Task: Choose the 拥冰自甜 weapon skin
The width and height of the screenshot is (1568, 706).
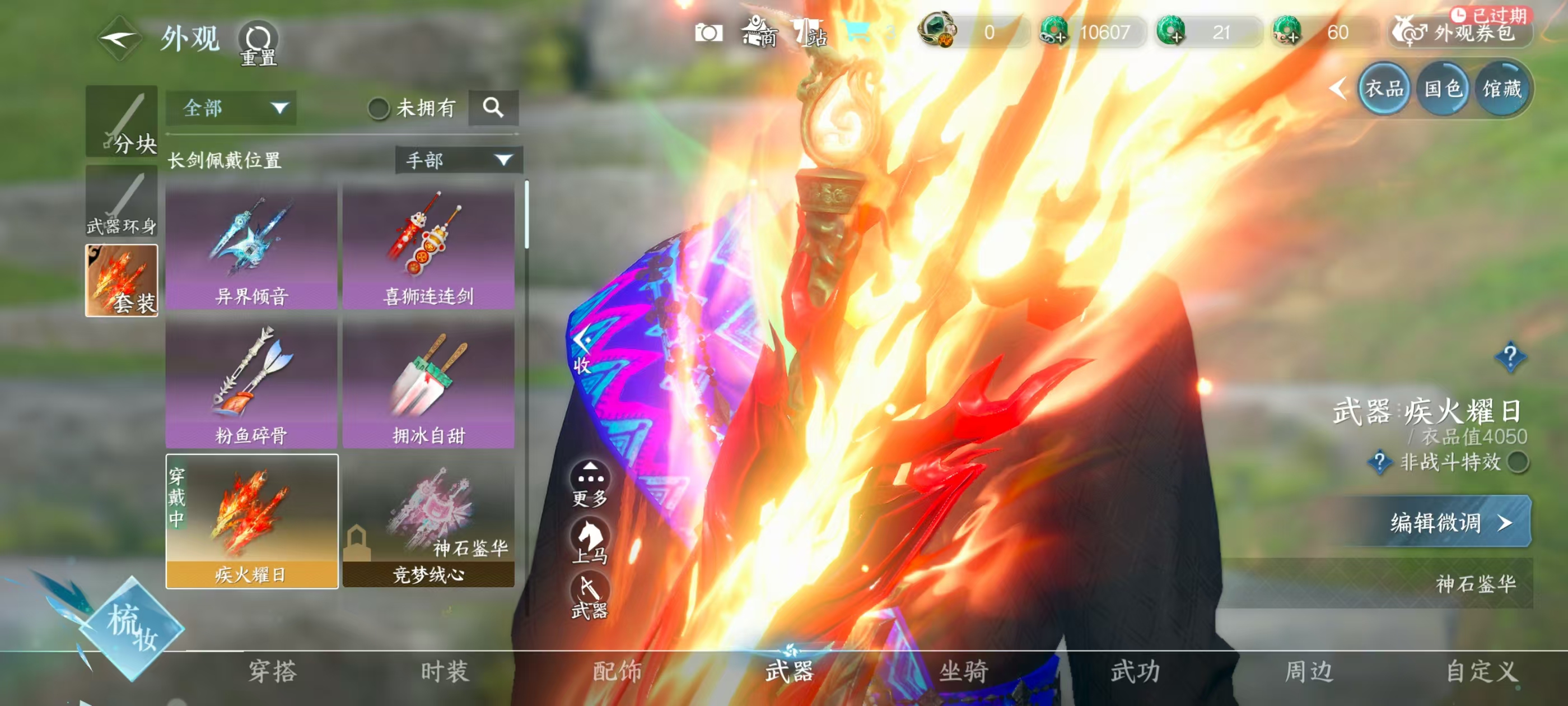Action: pyautogui.click(x=428, y=384)
